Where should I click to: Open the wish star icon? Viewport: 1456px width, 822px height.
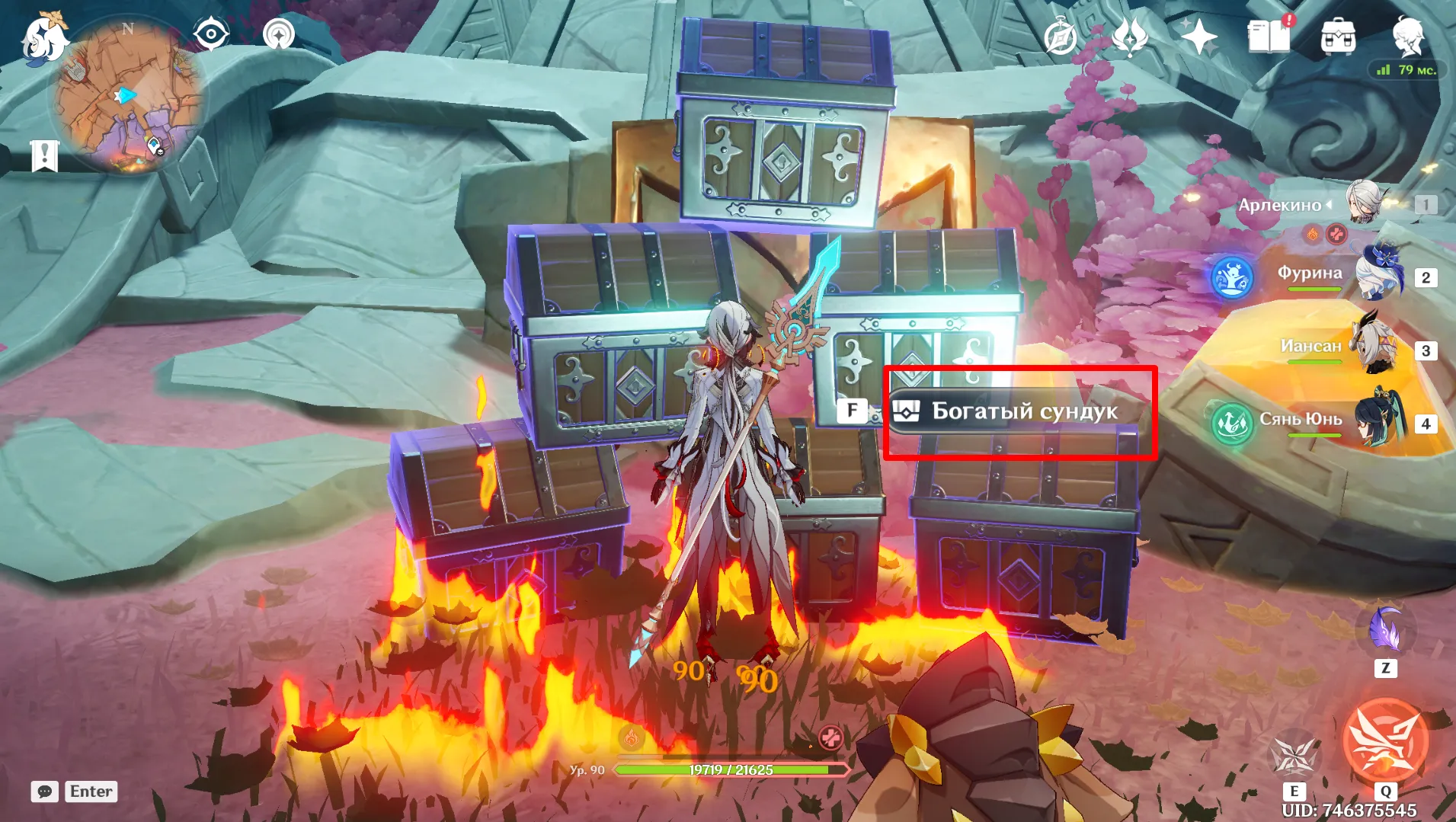click(x=1198, y=37)
